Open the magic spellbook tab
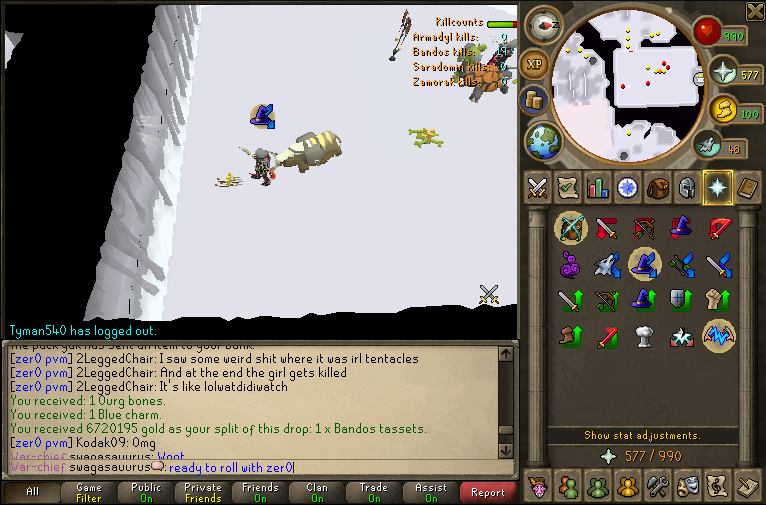This screenshot has height=505, width=766. pos(747,187)
